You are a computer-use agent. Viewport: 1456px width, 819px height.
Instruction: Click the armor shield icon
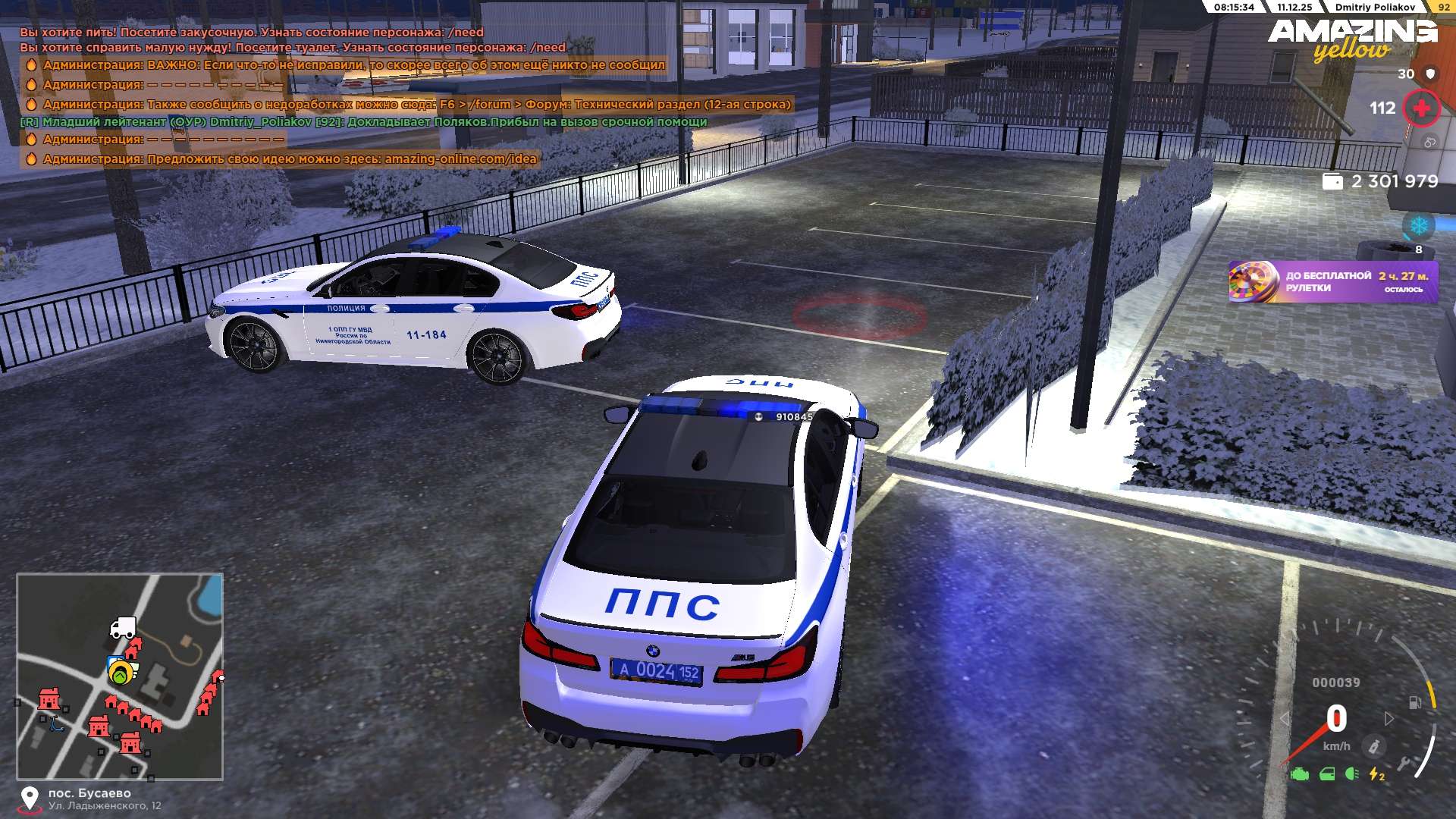[1430, 74]
